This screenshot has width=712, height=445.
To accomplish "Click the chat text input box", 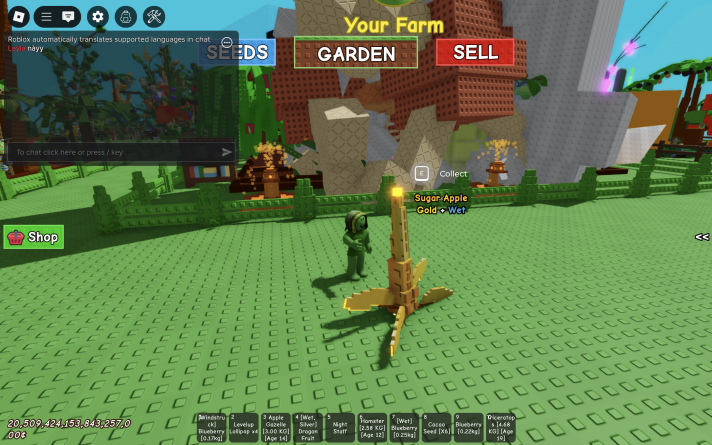I will coord(110,152).
